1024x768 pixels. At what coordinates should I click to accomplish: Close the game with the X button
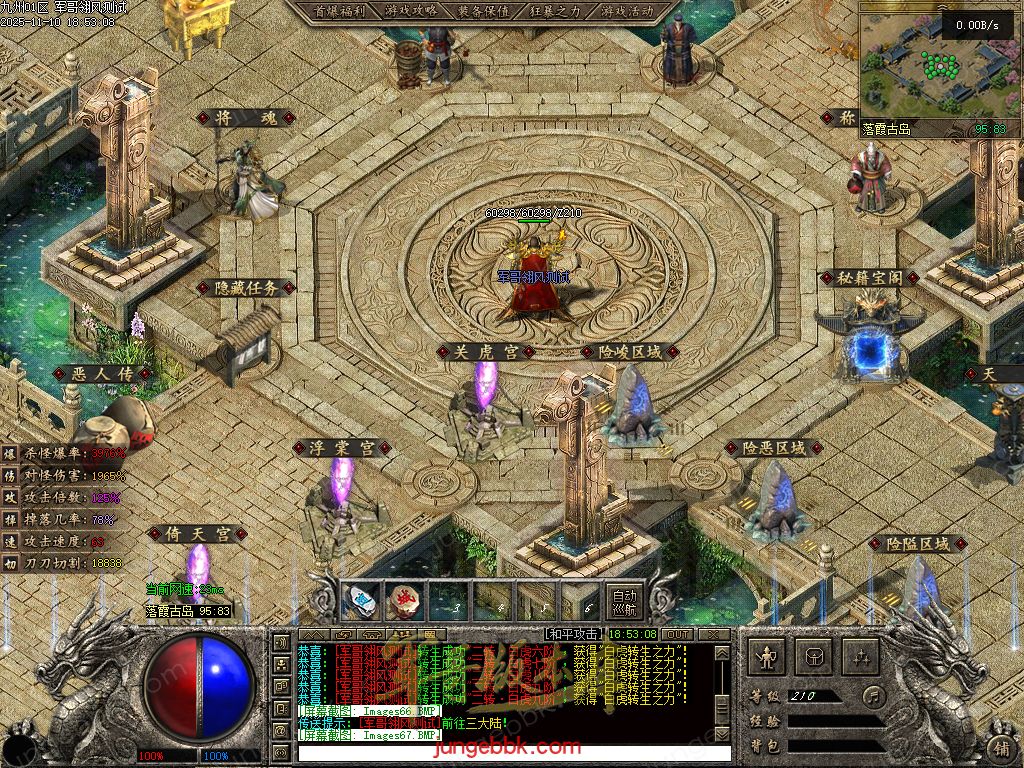click(x=713, y=634)
